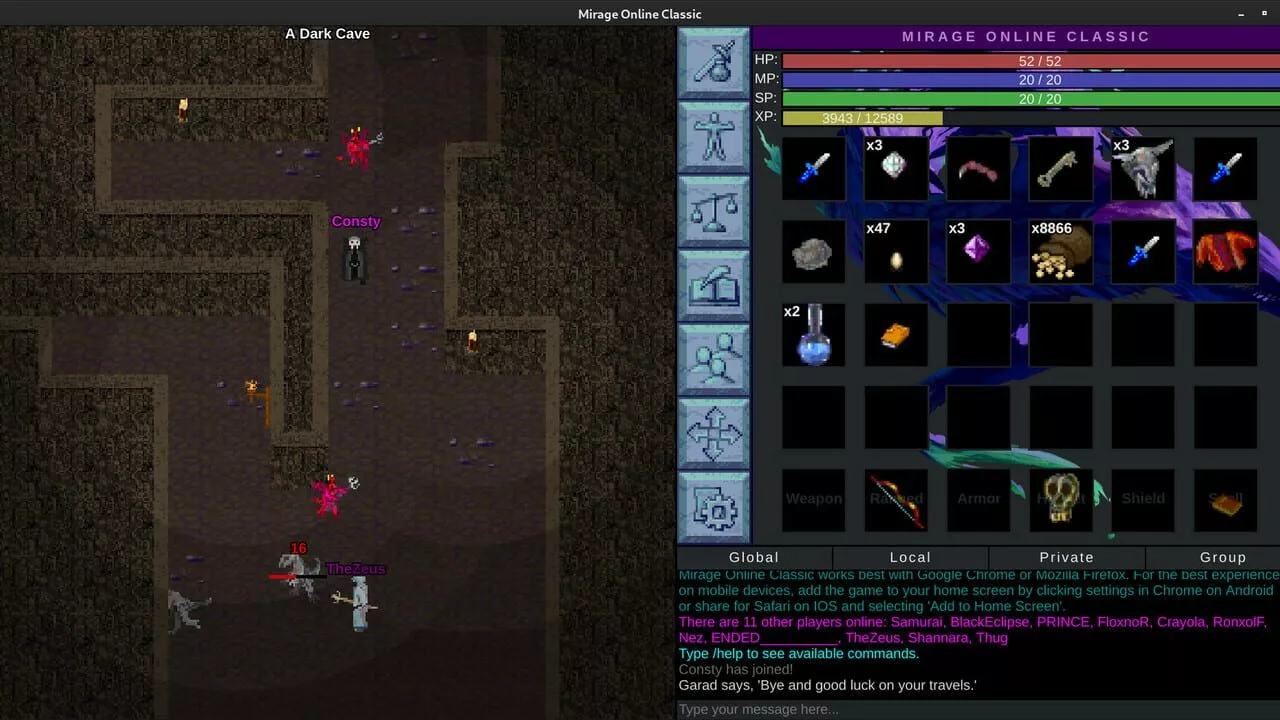Open the gear settings sidebar button
Image resolution: width=1280 pixels, height=720 pixels.
pos(714,507)
